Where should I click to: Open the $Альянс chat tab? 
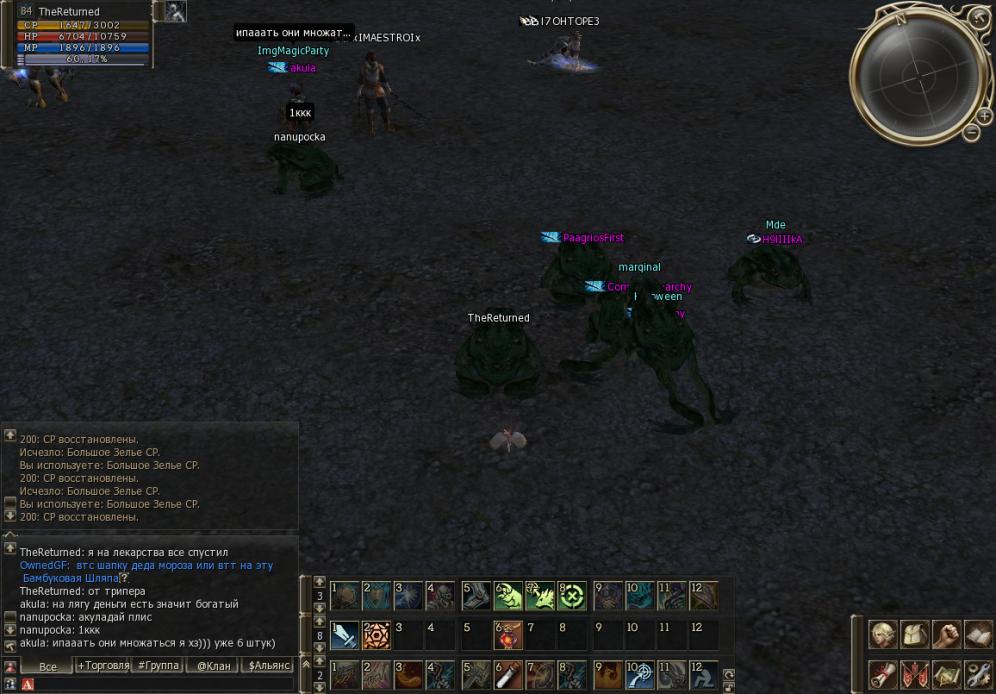click(x=269, y=666)
